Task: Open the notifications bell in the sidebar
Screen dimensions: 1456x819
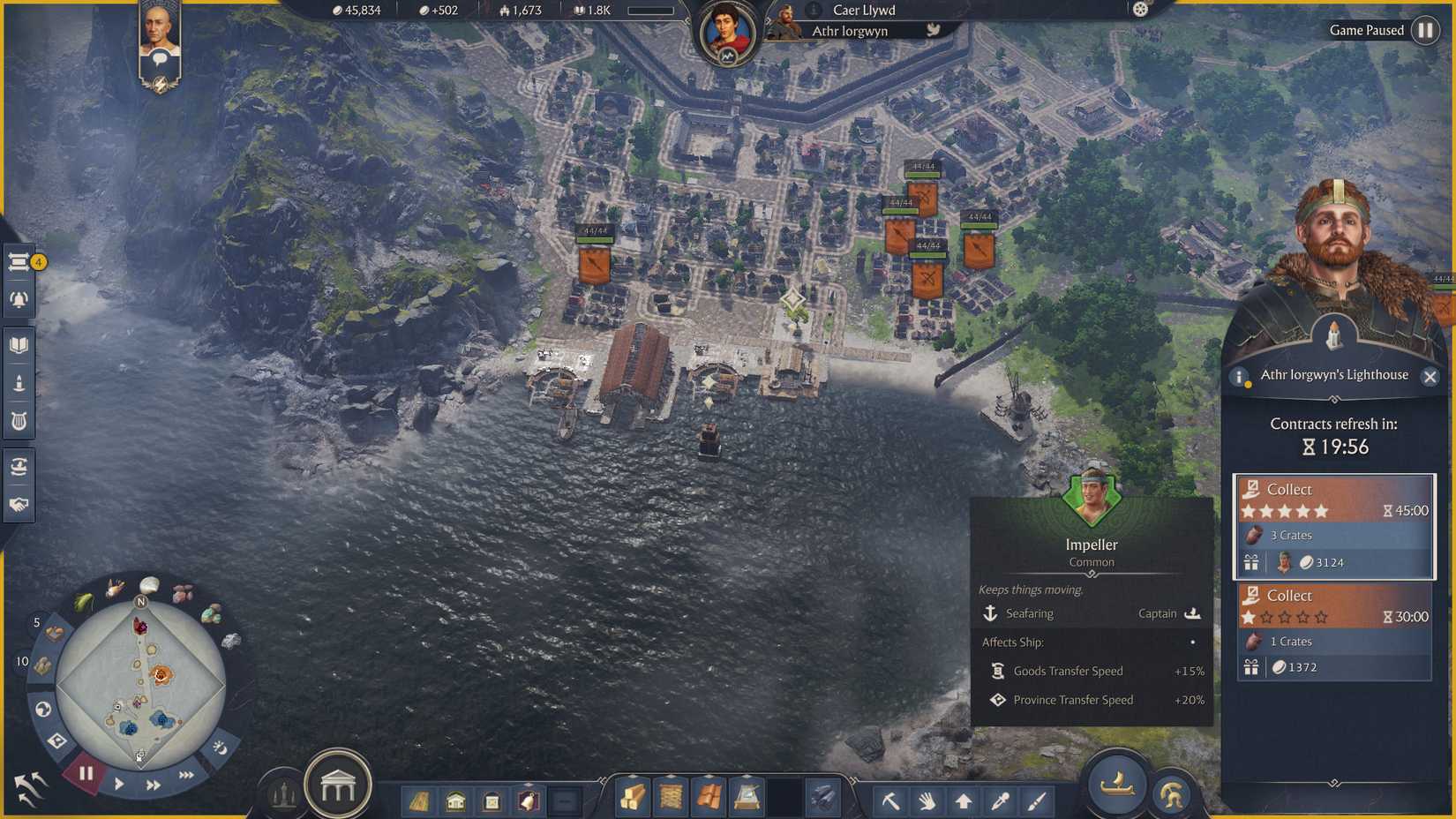Action: 19,298
